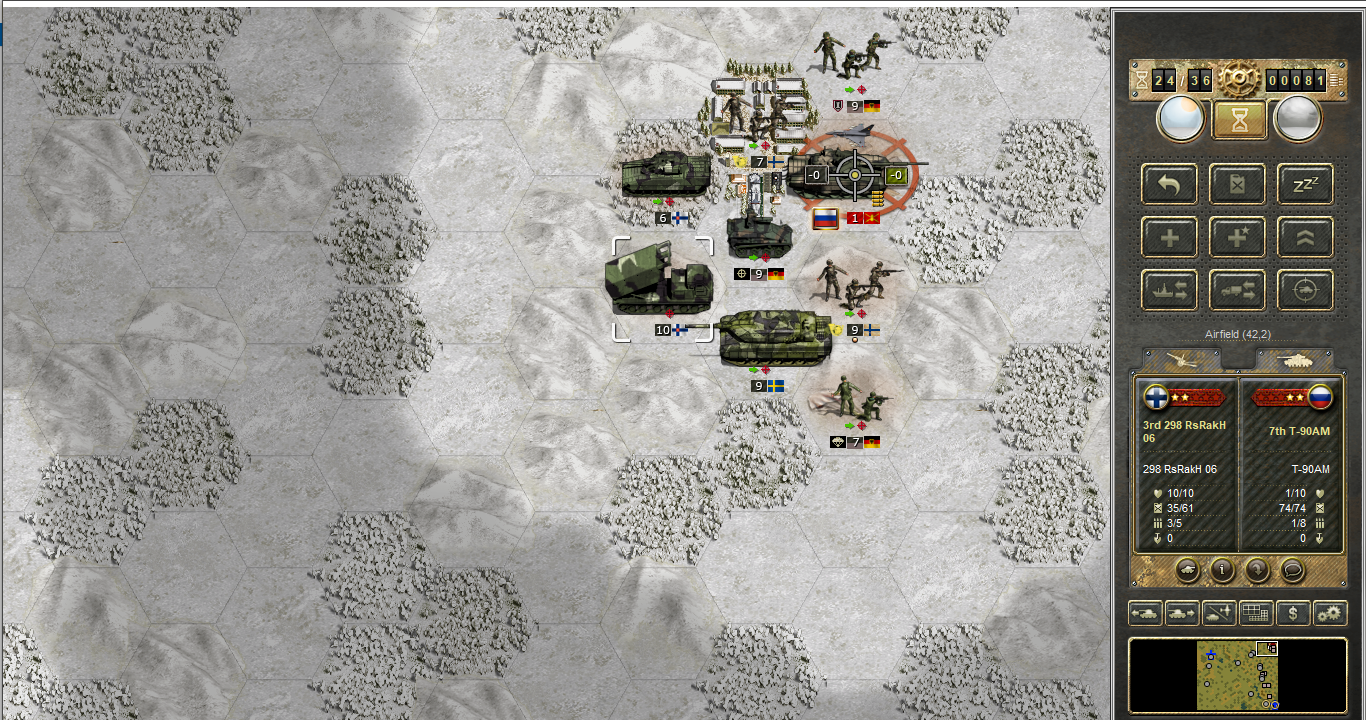Open the purchase menu dollar button

[1293, 612]
